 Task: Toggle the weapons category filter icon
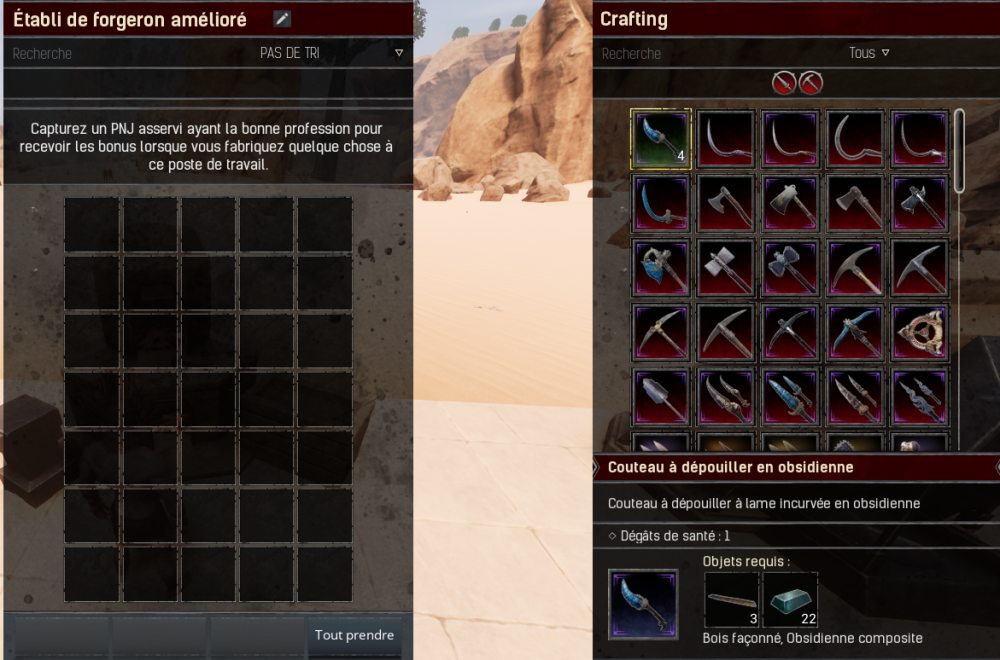point(784,82)
